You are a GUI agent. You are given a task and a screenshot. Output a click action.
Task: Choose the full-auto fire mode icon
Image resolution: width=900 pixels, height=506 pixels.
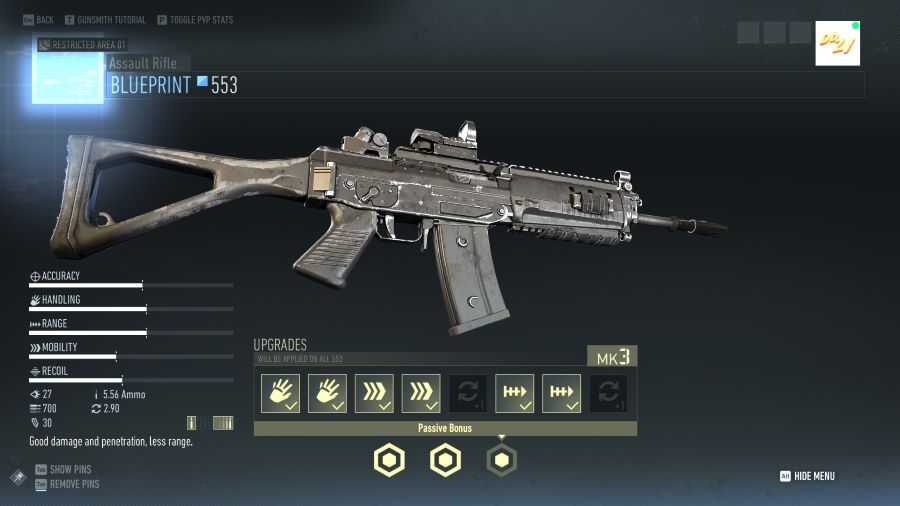(x=223, y=423)
